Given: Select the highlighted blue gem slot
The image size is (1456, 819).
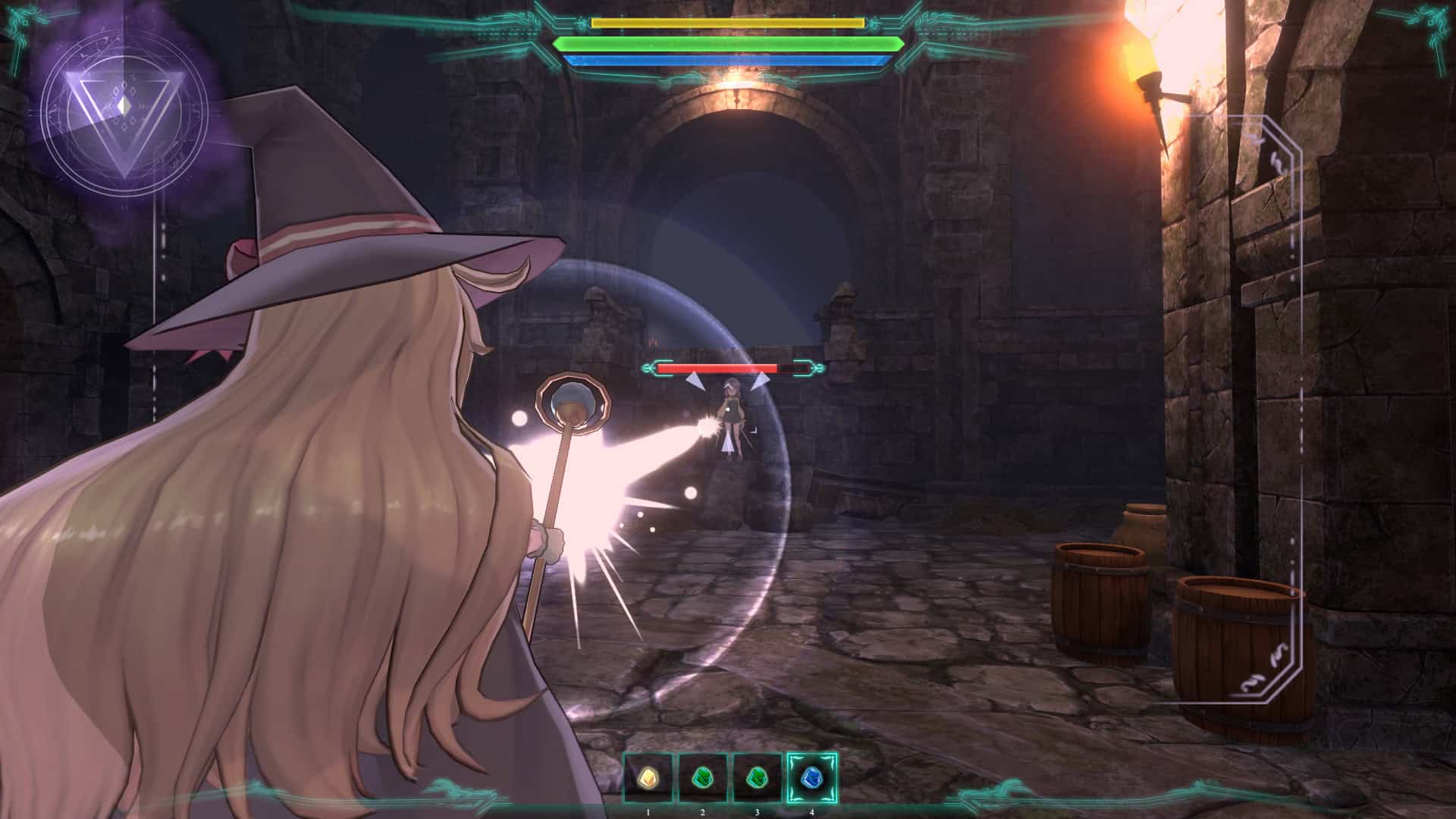Looking at the screenshot, I should (x=811, y=777).
